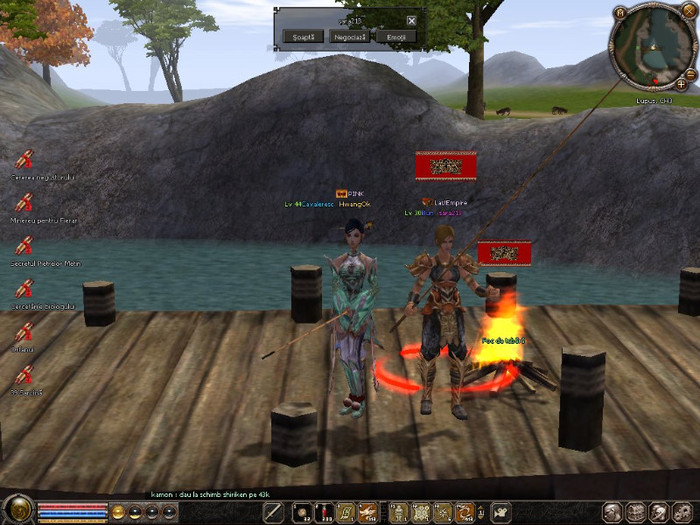This screenshot has width=700, height=525.
Task: Click the top-left round button on minimap
Action: click(x=620, y=12)
